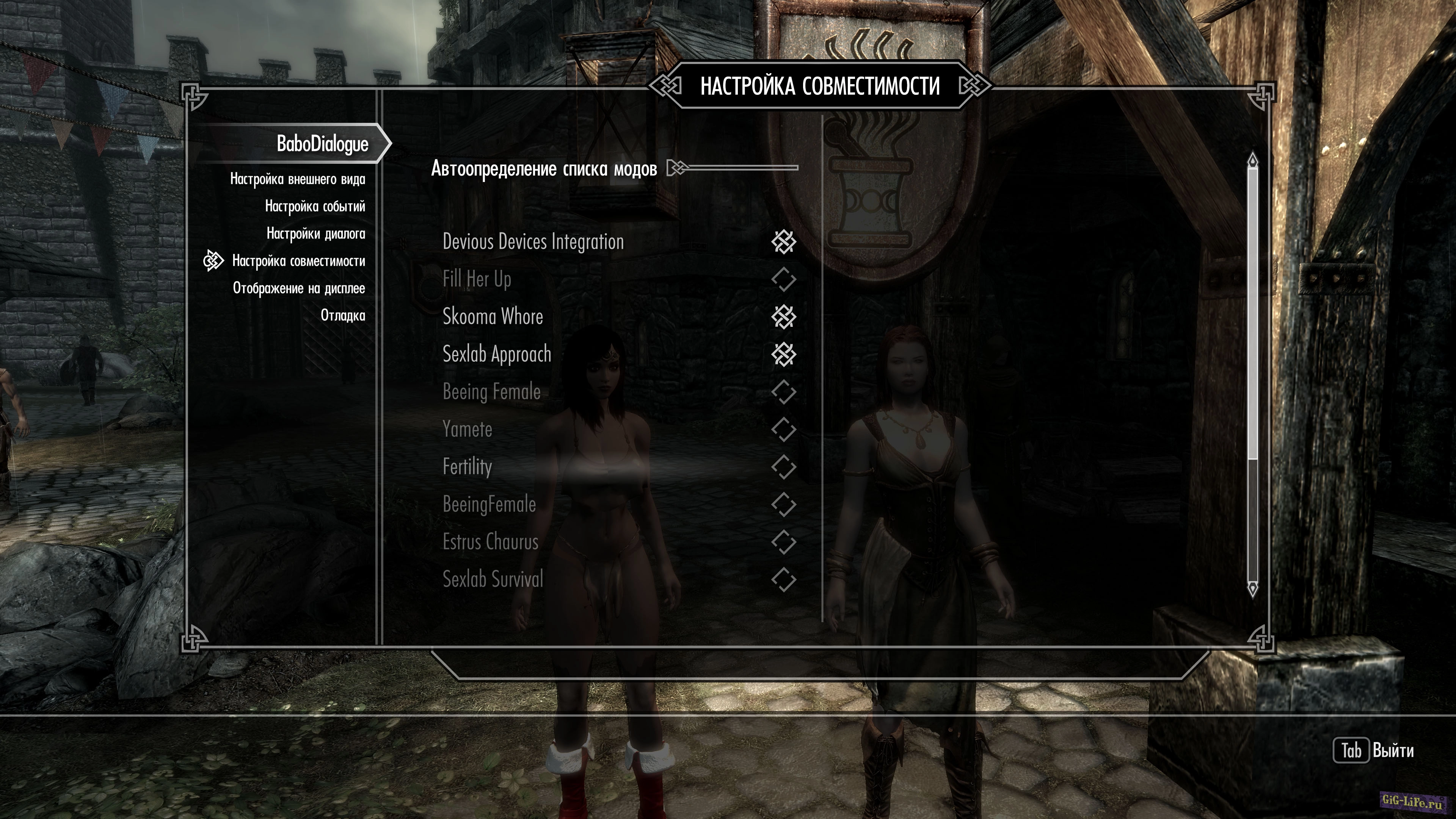Show Отображение на дисплее settings
Image resolution: width=1456 pixels, height=819 pixels.
[298, 288]
